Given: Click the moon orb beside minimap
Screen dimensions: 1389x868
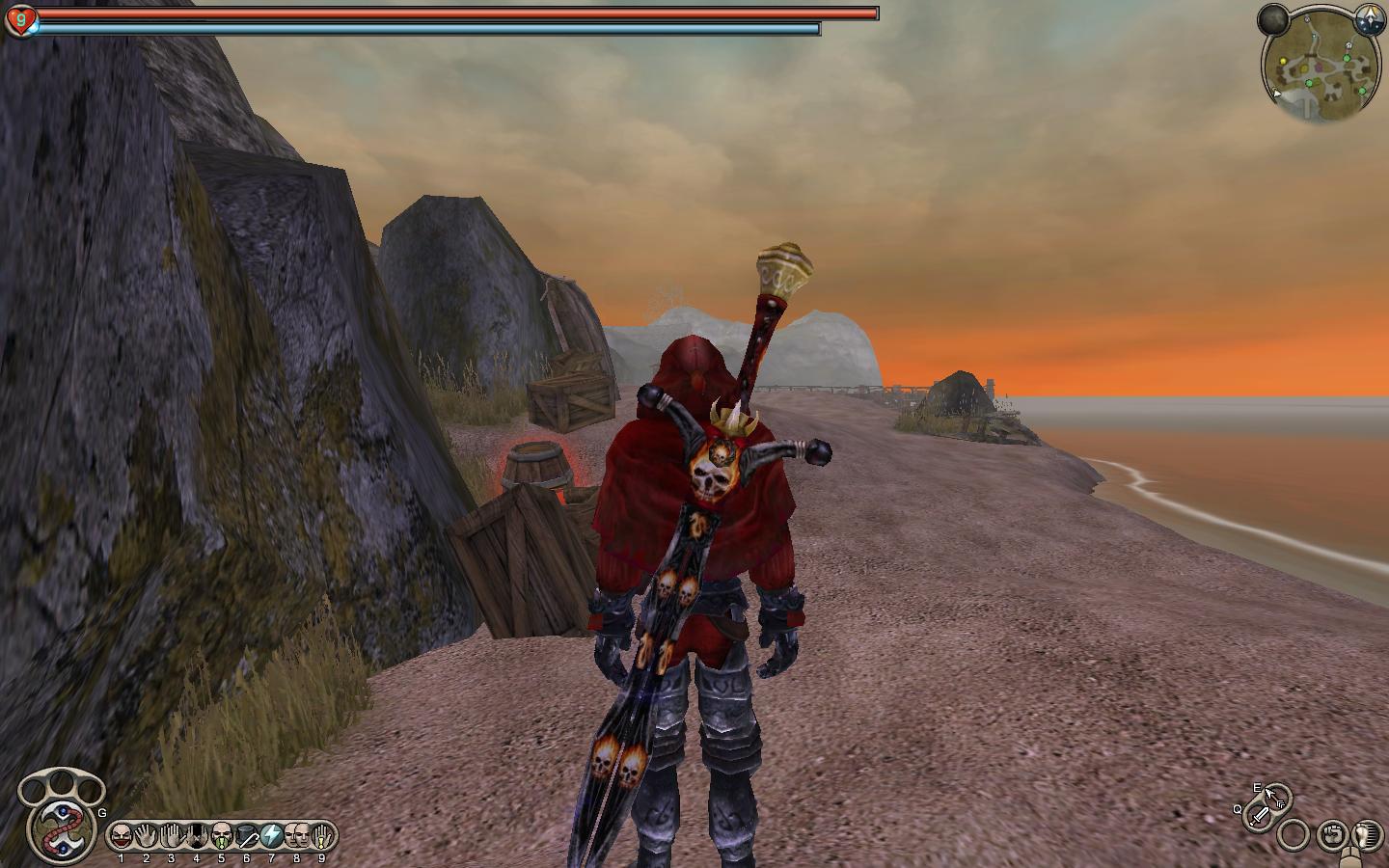Looking at the screenshot, I should click(x=1273, y=17).
